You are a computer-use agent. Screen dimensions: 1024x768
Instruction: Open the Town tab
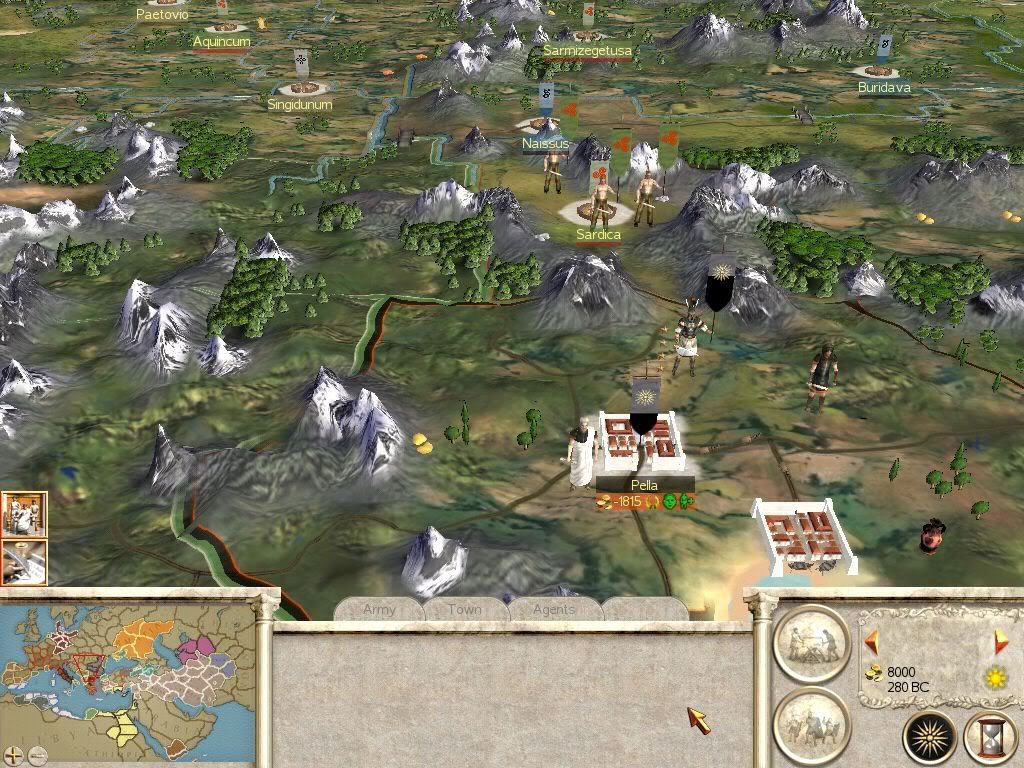(465, 609)
